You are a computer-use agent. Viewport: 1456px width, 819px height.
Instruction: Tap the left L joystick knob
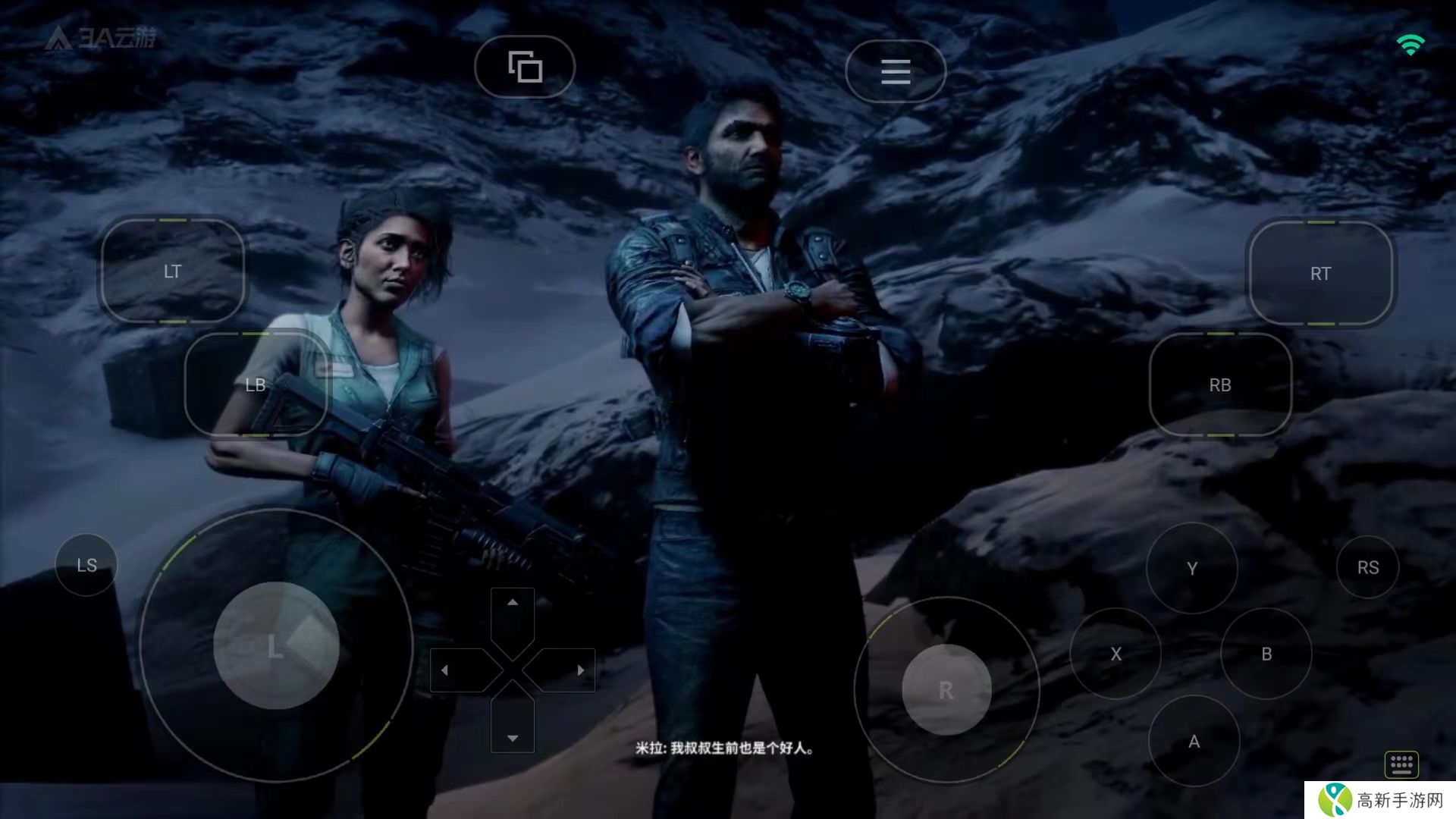click(x=276, y=645)
